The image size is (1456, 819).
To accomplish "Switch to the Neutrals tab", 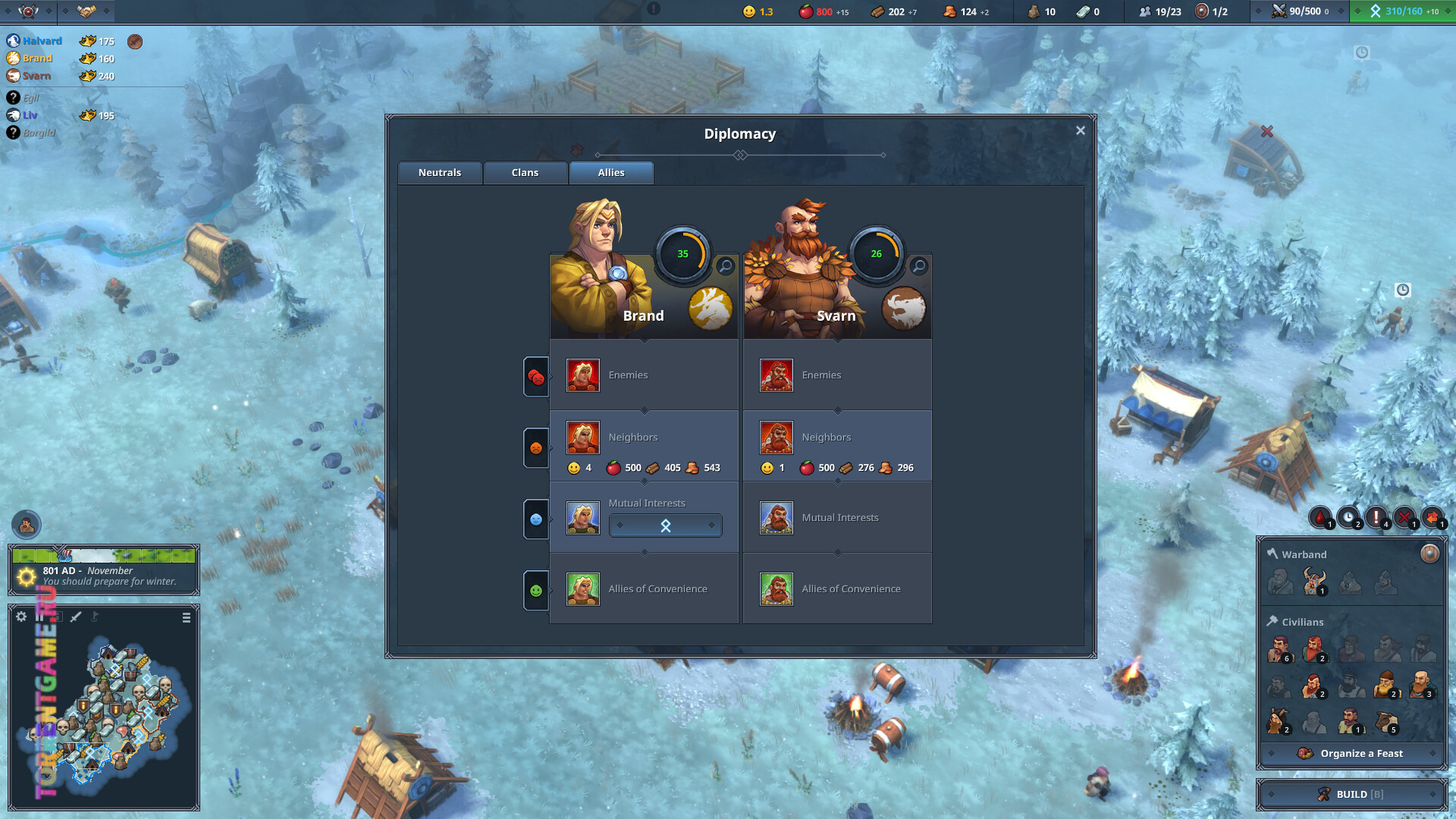I will [440, 173].
